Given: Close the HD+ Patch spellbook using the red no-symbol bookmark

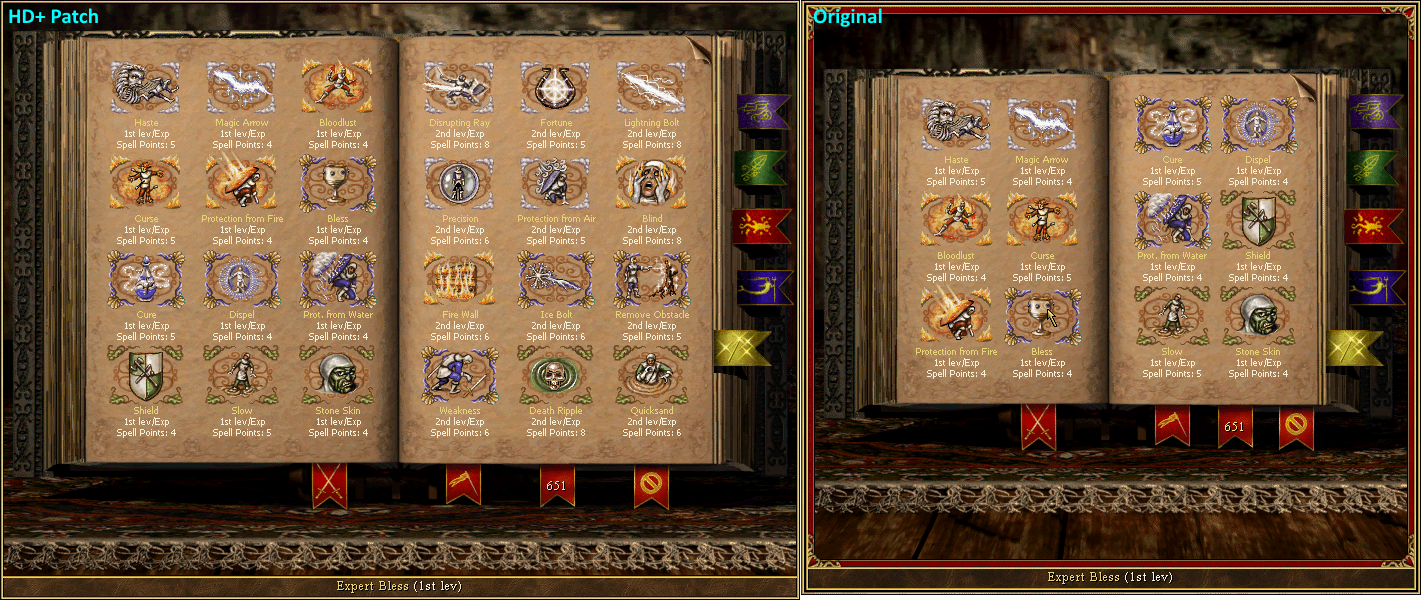Looking at the screenshot, I should 651,486.
